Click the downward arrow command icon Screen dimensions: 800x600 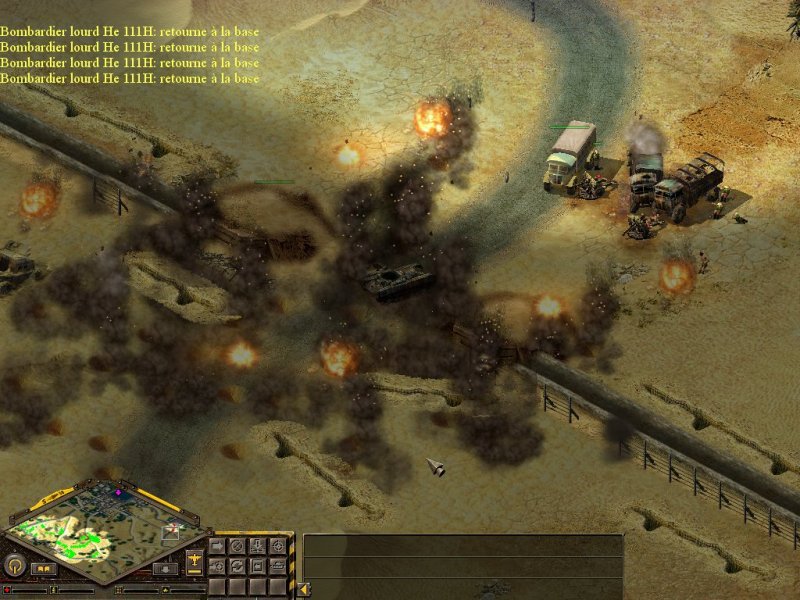coord(257,546)
